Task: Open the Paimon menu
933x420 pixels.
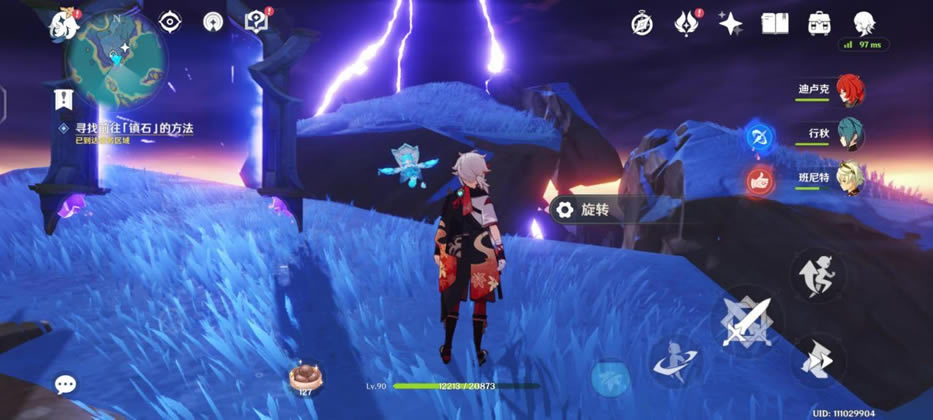Action: pos(64,25)
